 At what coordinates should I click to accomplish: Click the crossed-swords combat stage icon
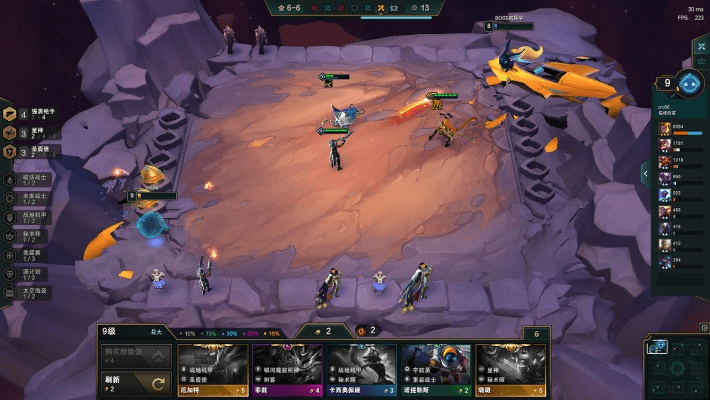380,7
